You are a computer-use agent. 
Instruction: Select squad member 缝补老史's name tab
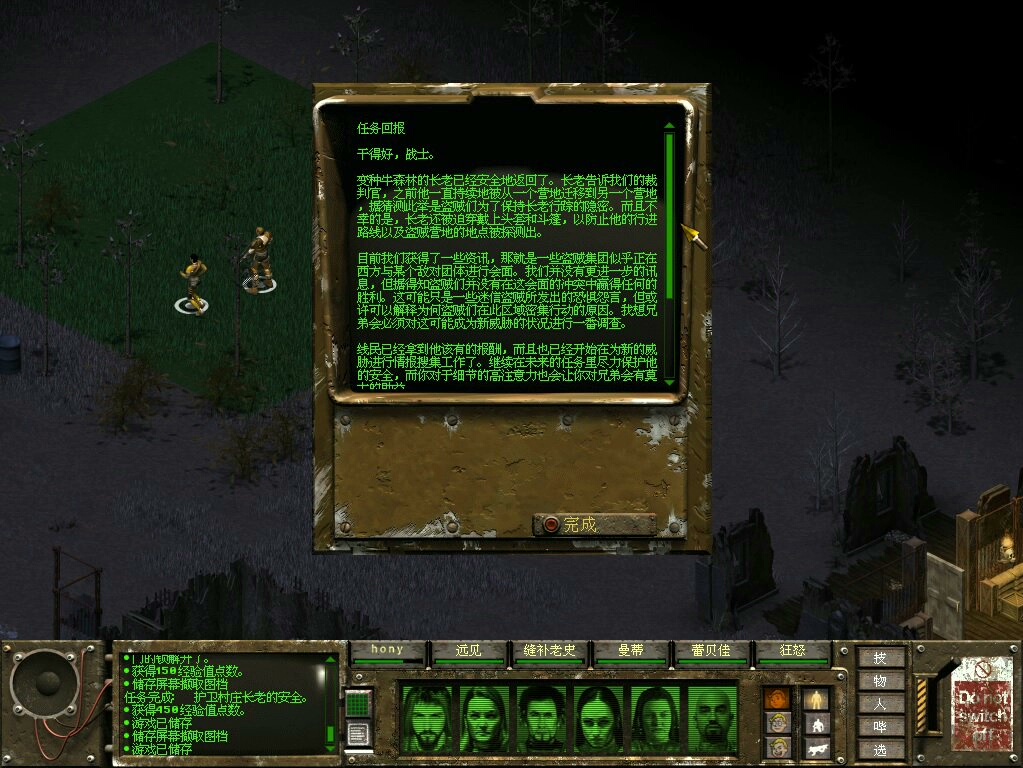pos(549,650)
